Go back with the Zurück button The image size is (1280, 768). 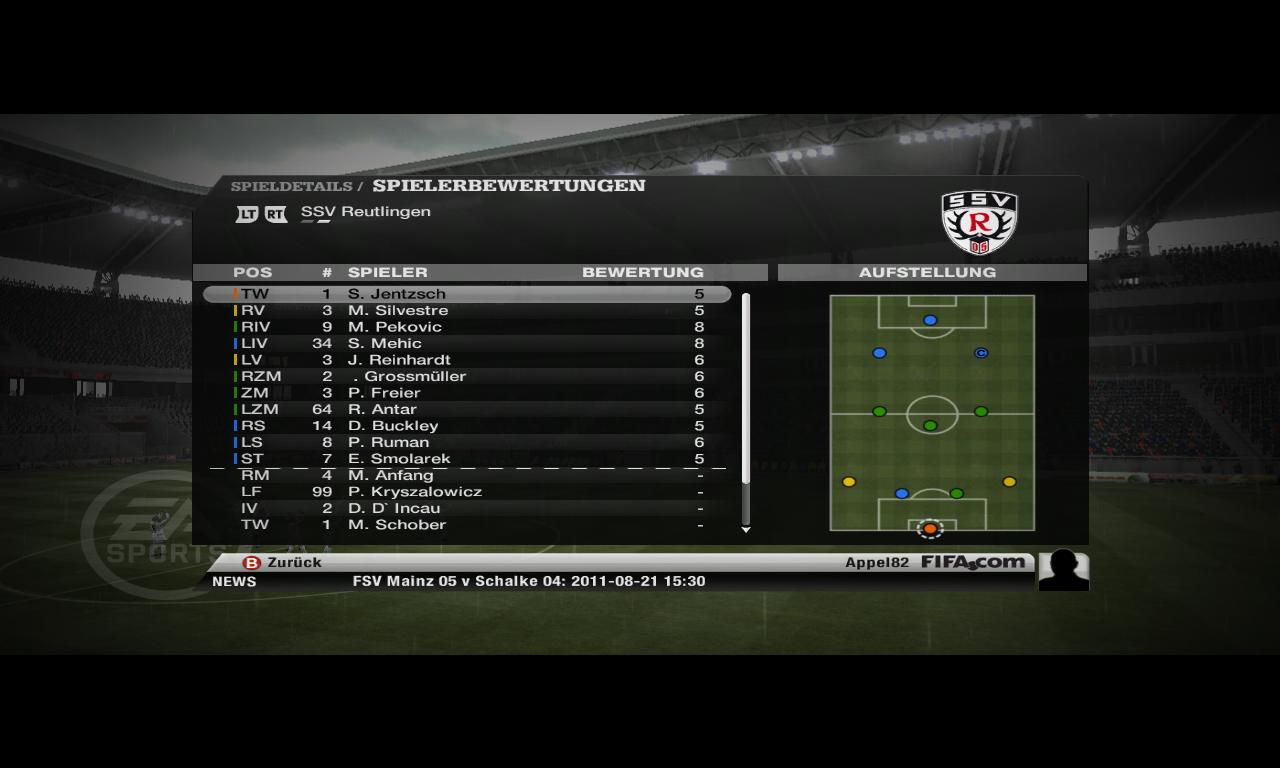point(283,563)
